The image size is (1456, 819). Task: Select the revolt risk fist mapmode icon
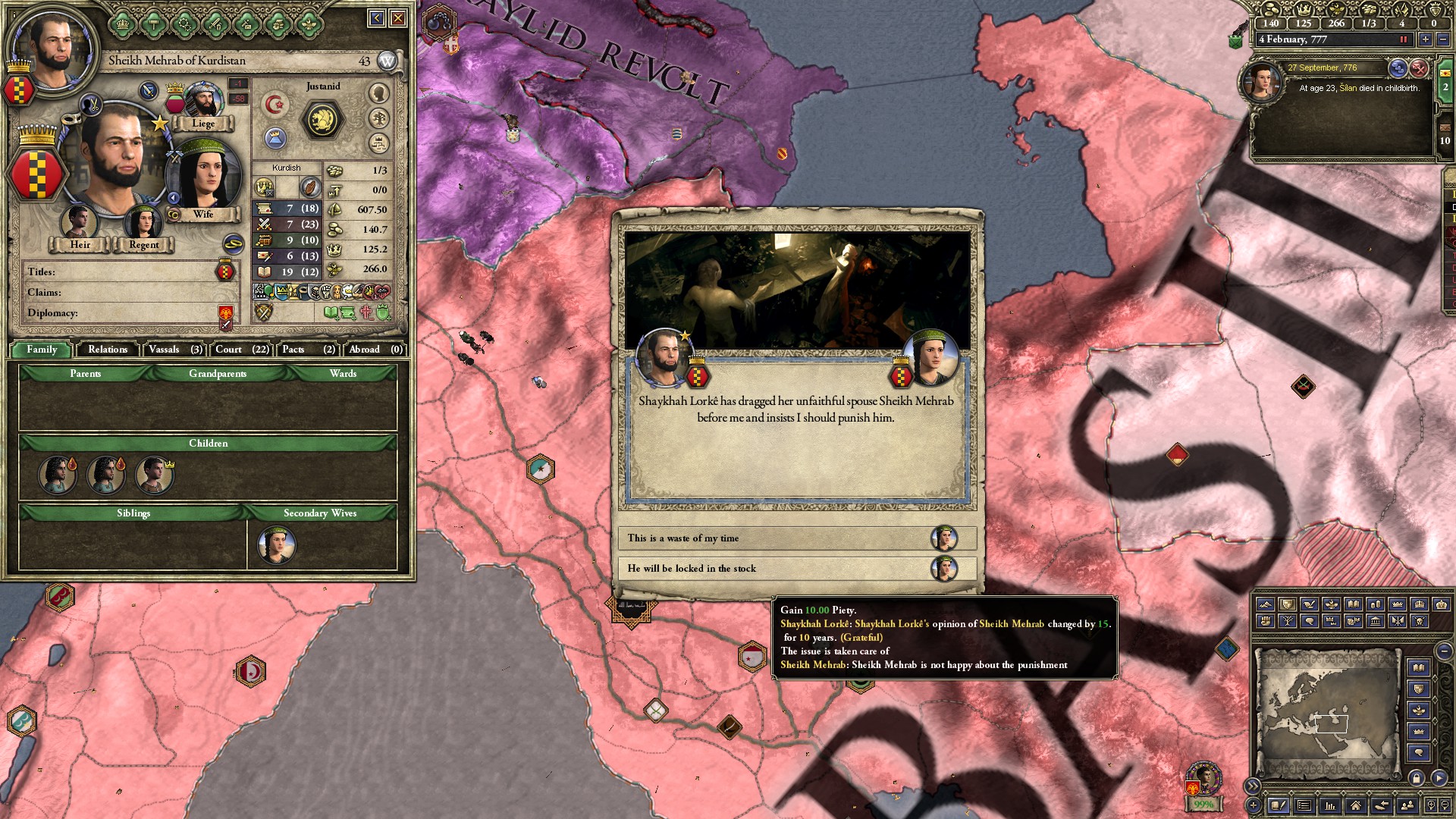click(1266, 622)
